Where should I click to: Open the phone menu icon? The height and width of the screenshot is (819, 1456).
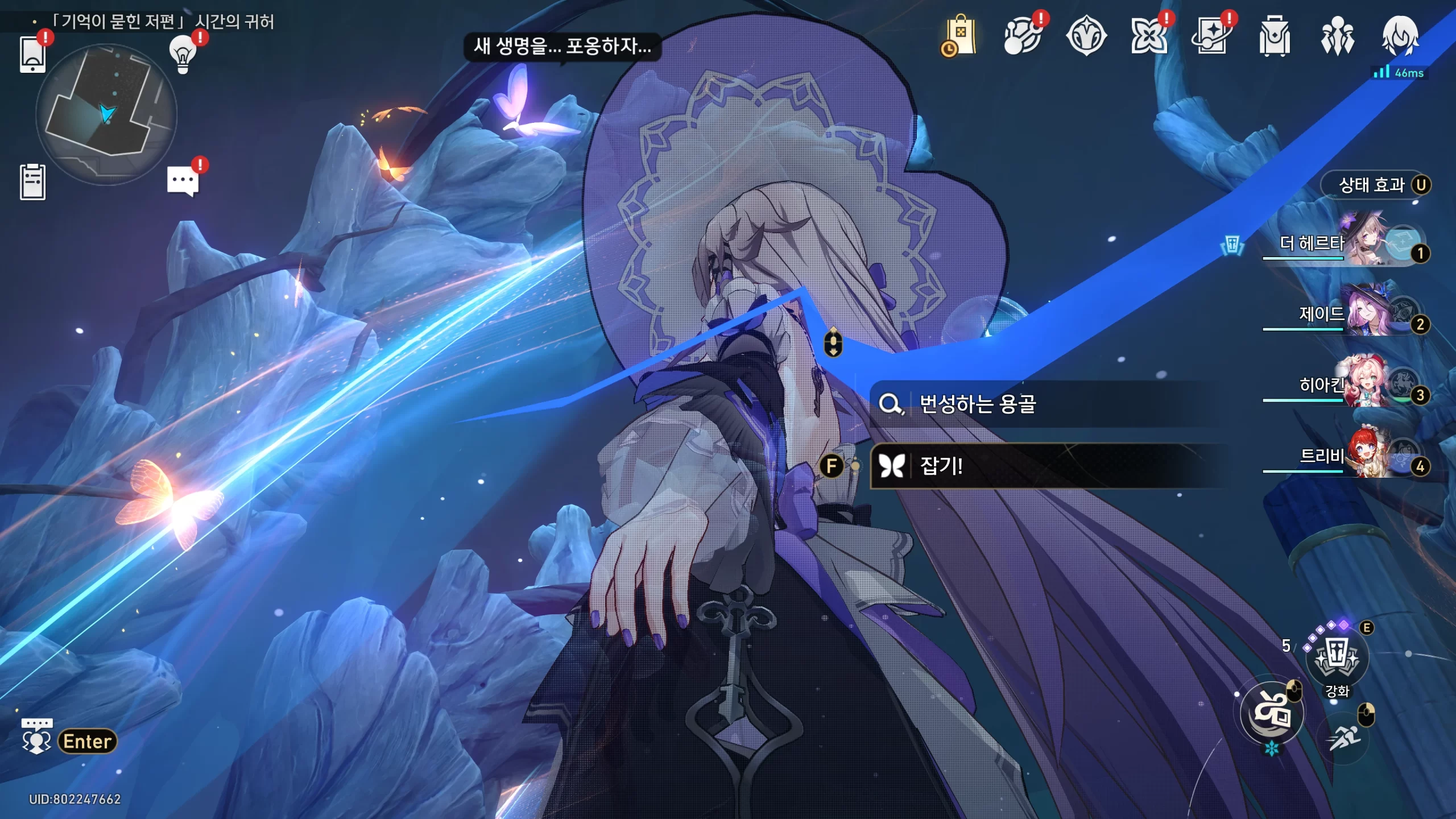coord(32,55)
